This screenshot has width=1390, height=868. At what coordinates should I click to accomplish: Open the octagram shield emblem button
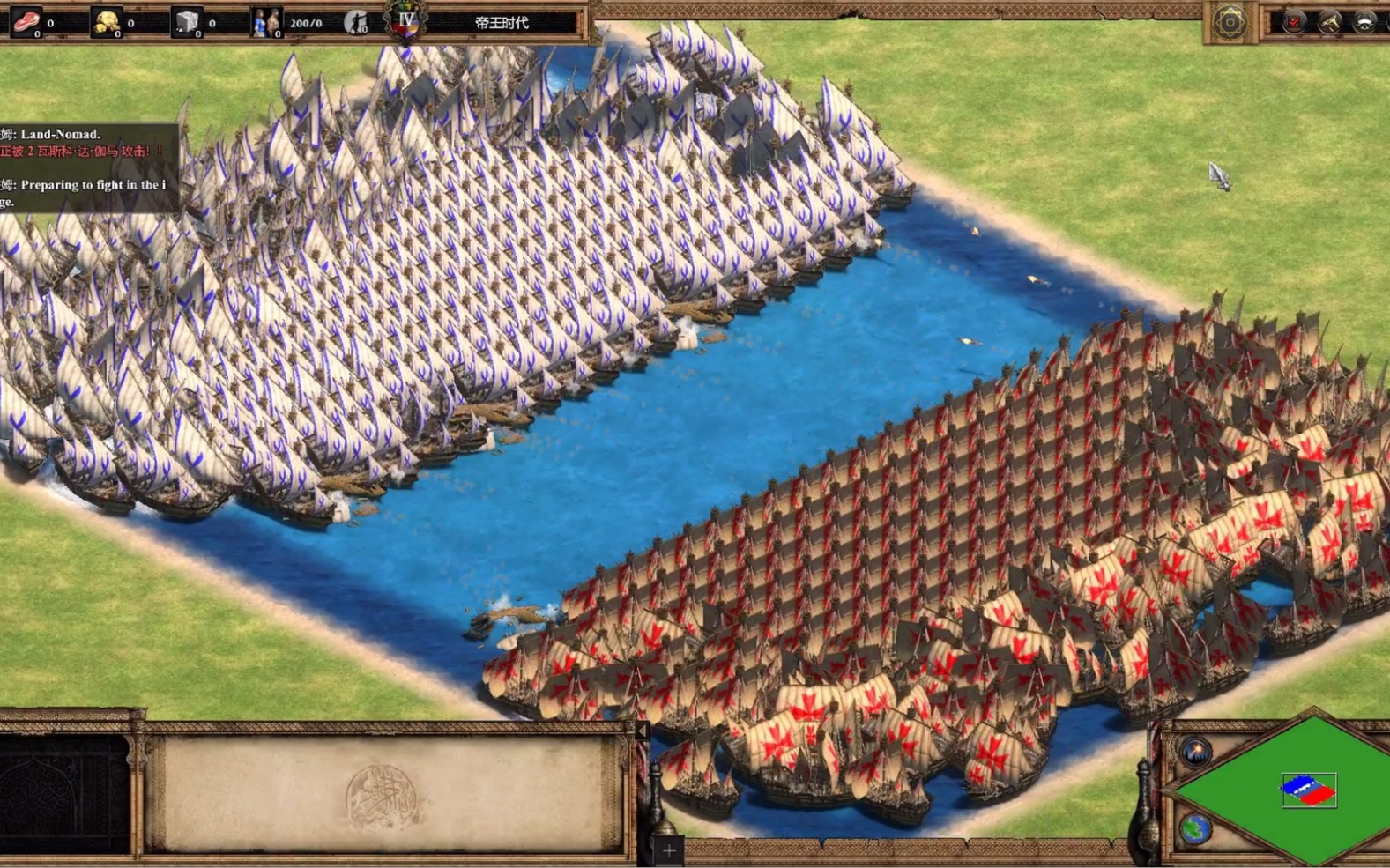[1230, 22]
